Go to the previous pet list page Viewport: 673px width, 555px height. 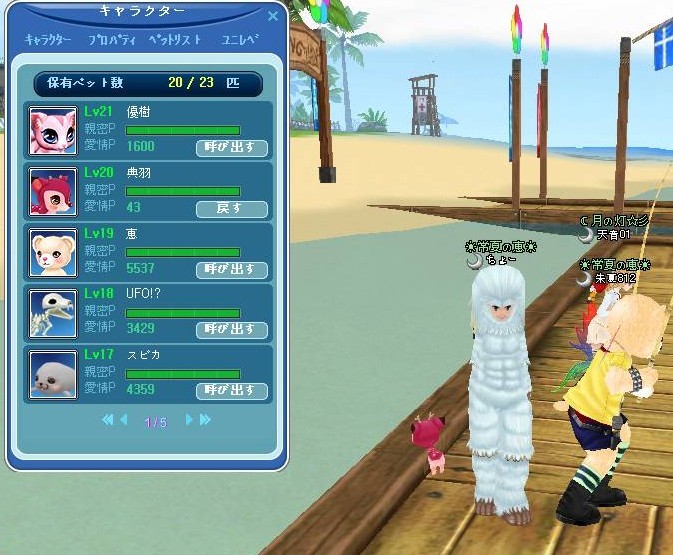(x=124, y=421)
